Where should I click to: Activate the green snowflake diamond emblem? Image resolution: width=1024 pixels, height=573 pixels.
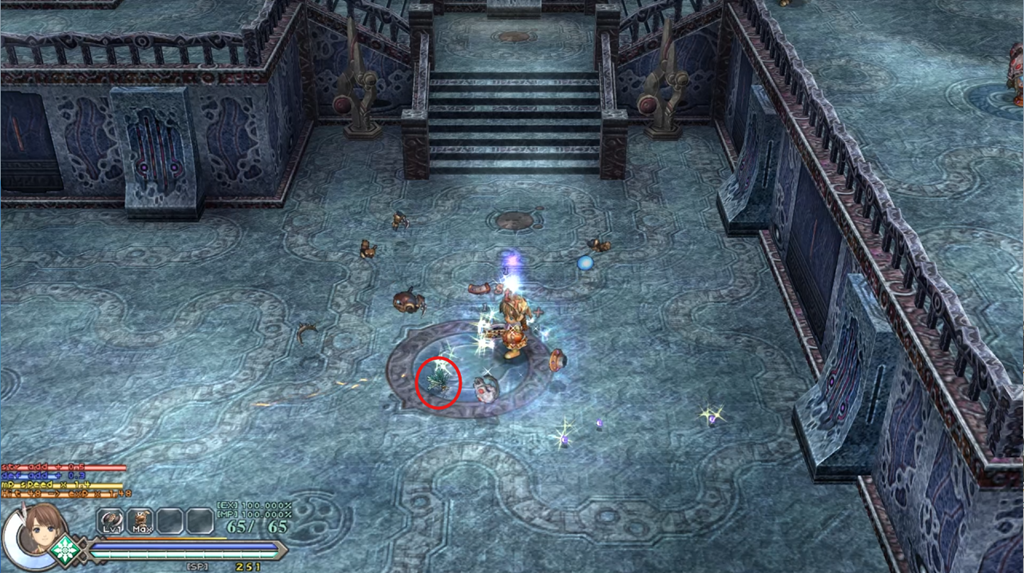click(67, 549)
